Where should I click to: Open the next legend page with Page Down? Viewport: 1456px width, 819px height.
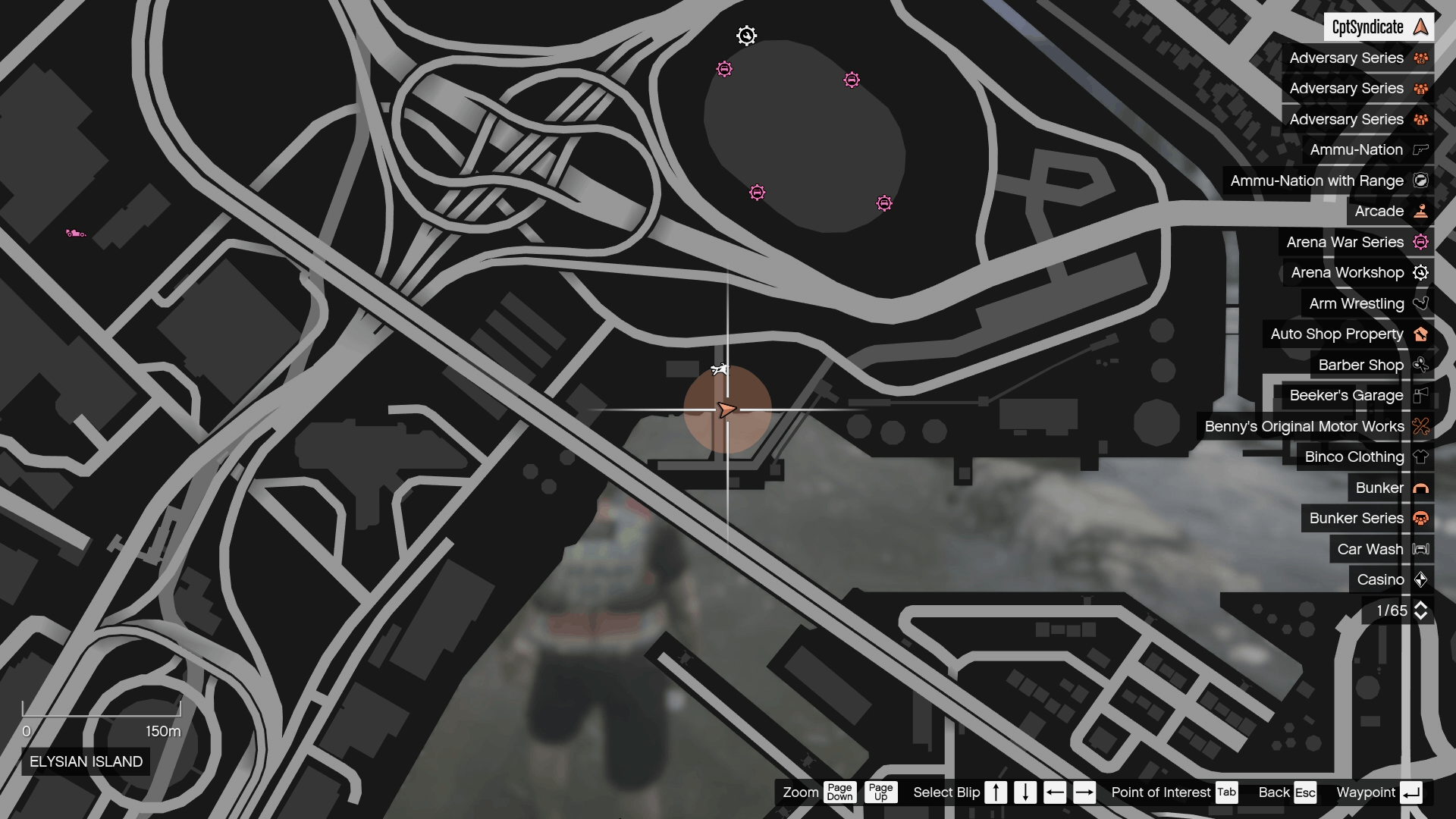tap(839, 792)
